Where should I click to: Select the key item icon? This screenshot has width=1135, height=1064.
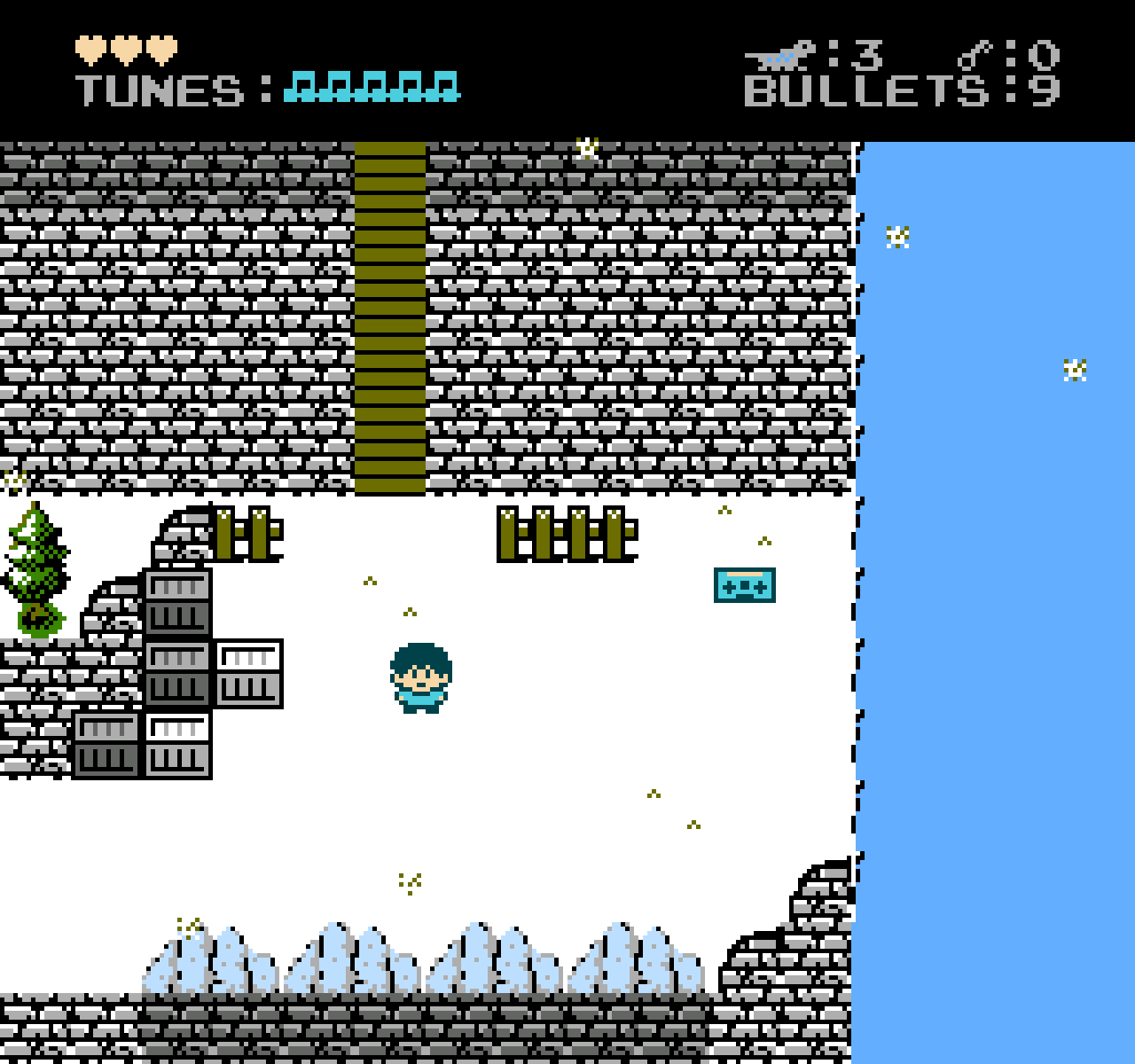pyautogui.click(x=975, y=56)
